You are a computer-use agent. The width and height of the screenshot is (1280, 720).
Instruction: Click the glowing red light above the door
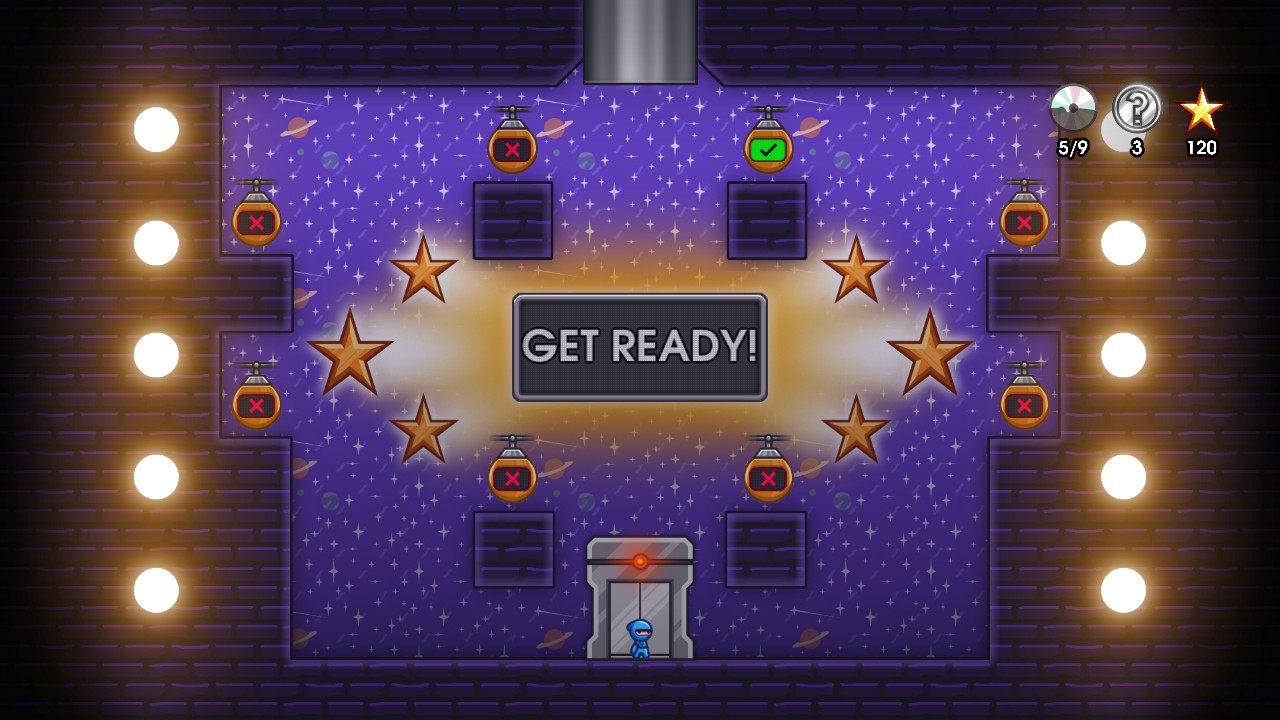pos(640,563)
